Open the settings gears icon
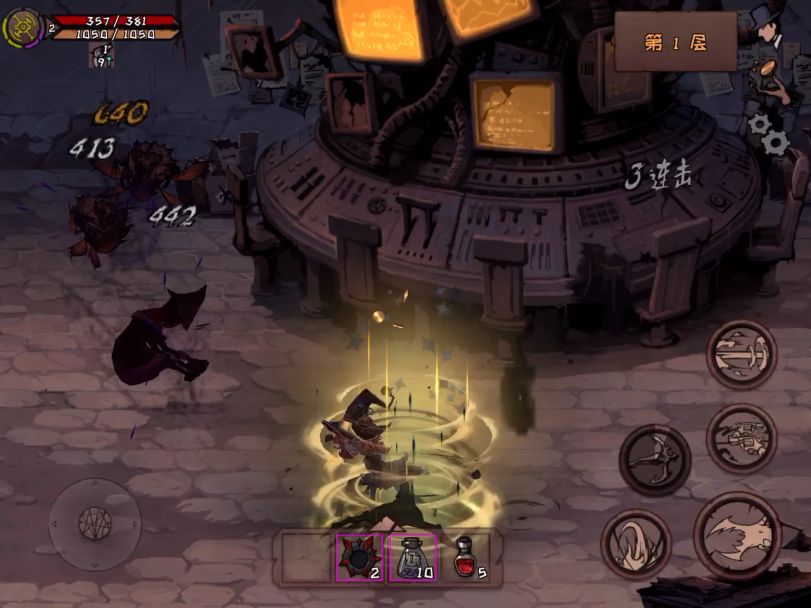Image resolution: width=811 pixels, height=608 pixels. click(x=769, y=132)
